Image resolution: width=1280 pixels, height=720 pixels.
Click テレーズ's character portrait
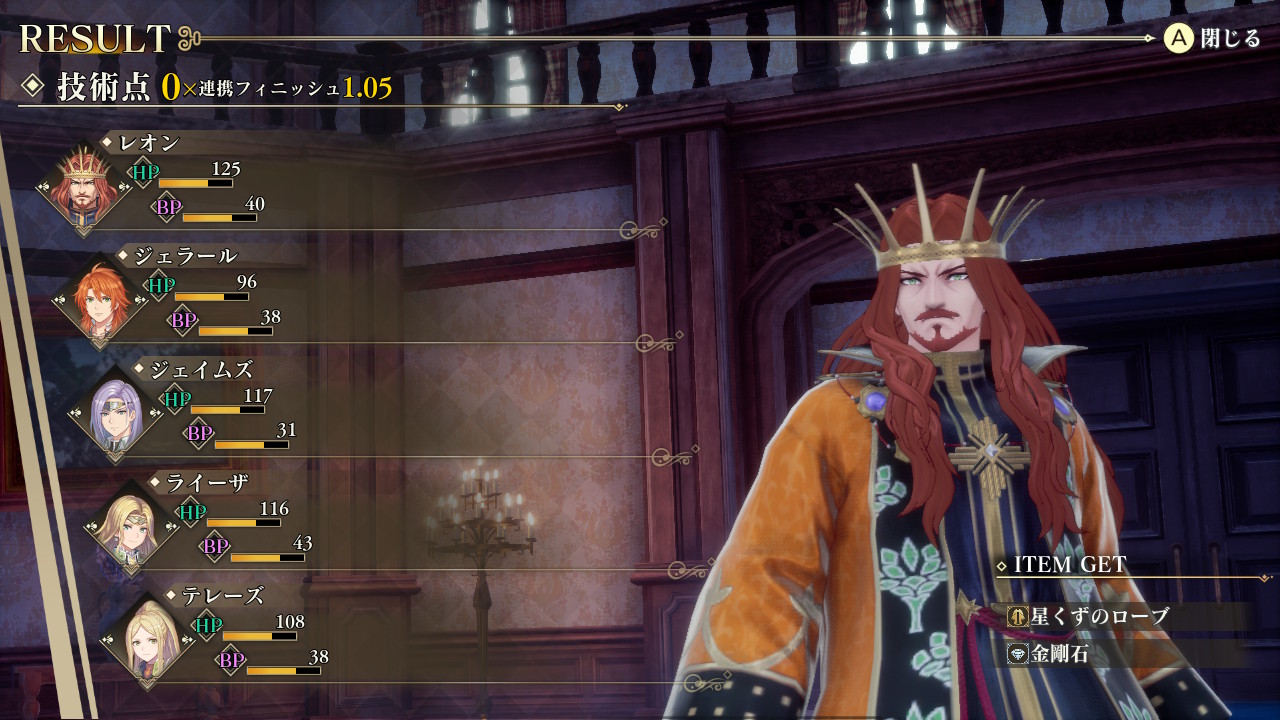point(148,640)
